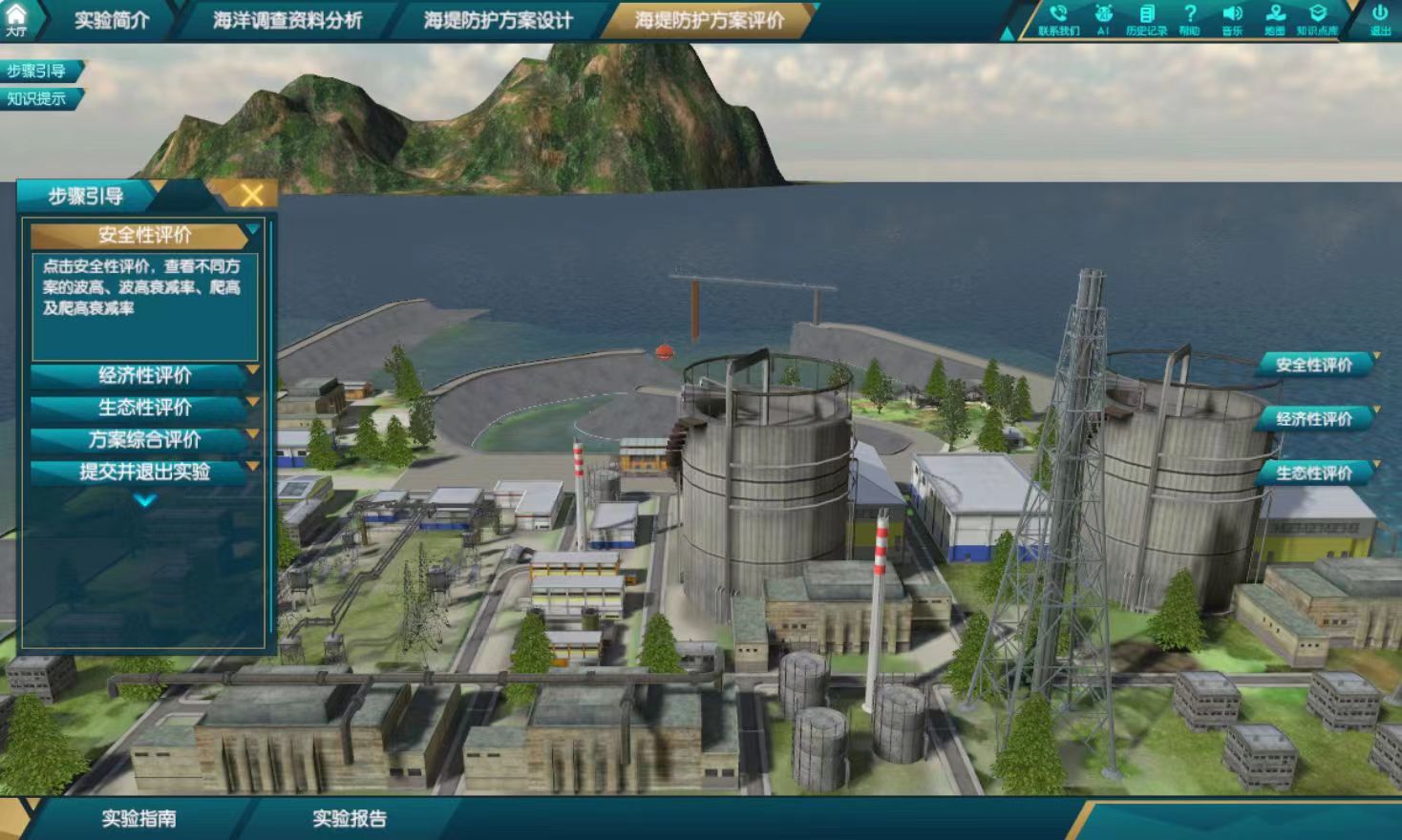Viewport: 1402px width, 840px height.
Task: Open the 实验报告 report
Action: [x=350, y=818]
